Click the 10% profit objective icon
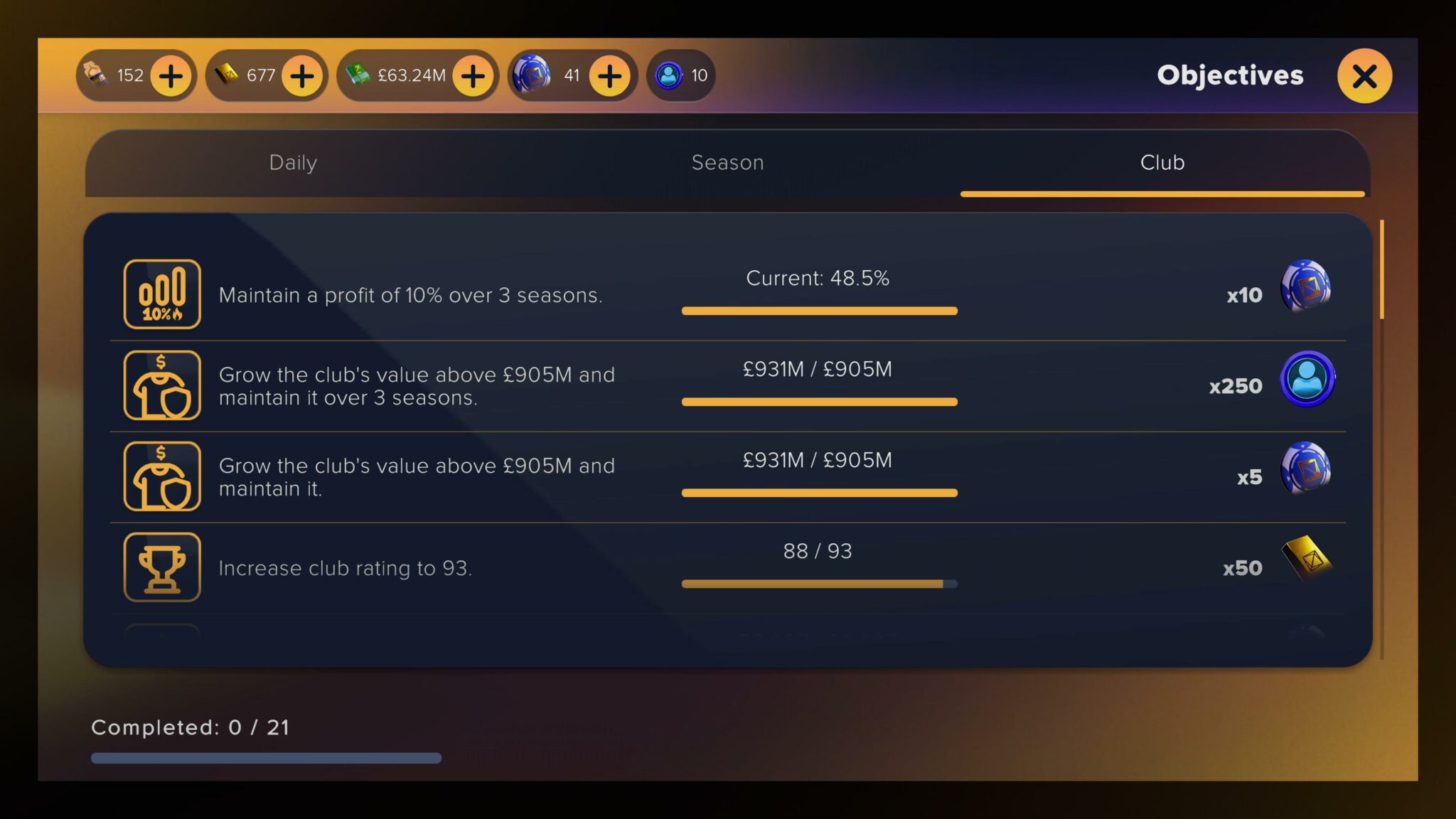Image resolution: width=1456 pixels, height=819 pixels. click(x=161, y=294)
